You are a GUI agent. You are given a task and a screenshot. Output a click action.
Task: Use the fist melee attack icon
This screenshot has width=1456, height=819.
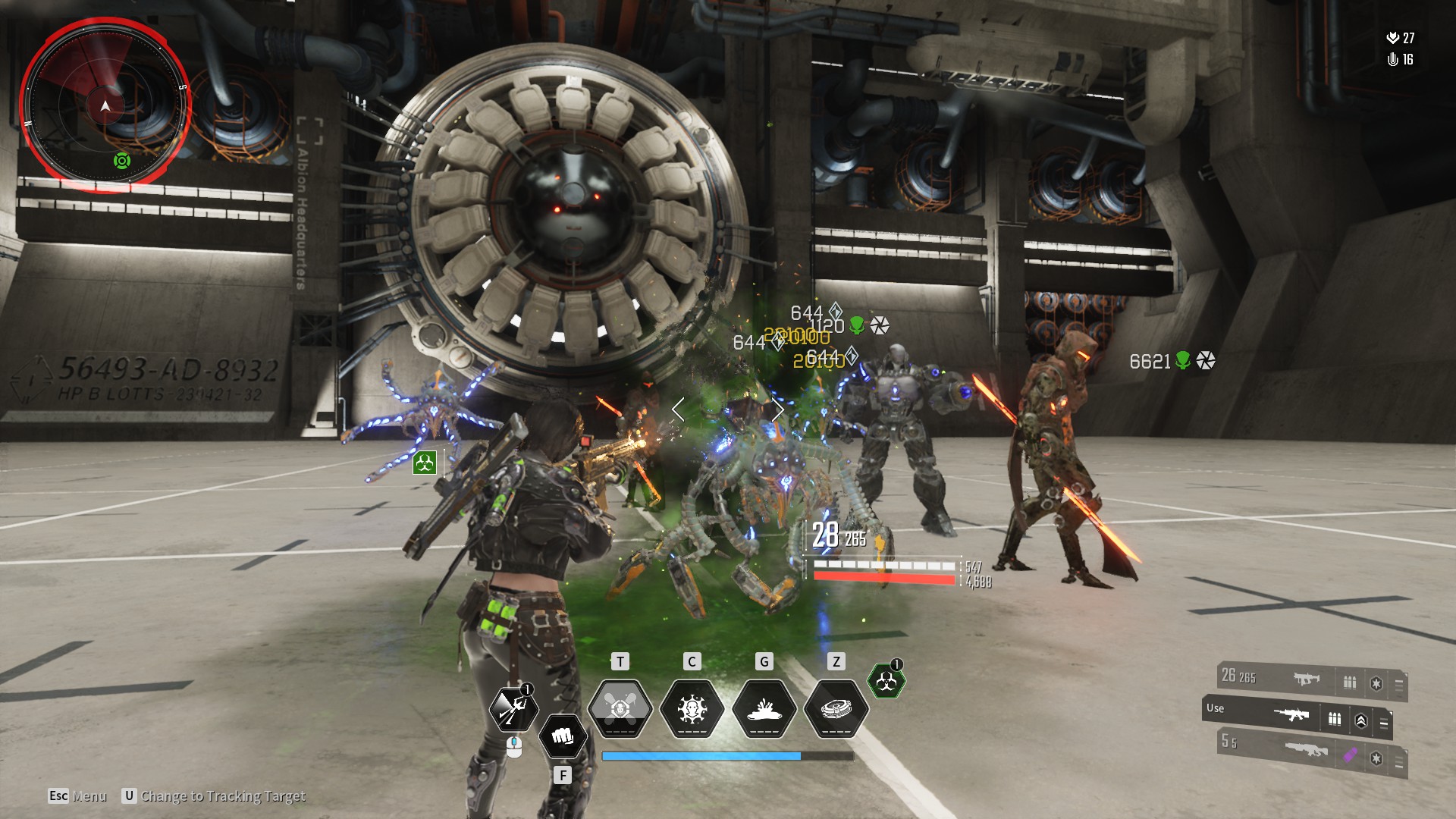point(562,736)
